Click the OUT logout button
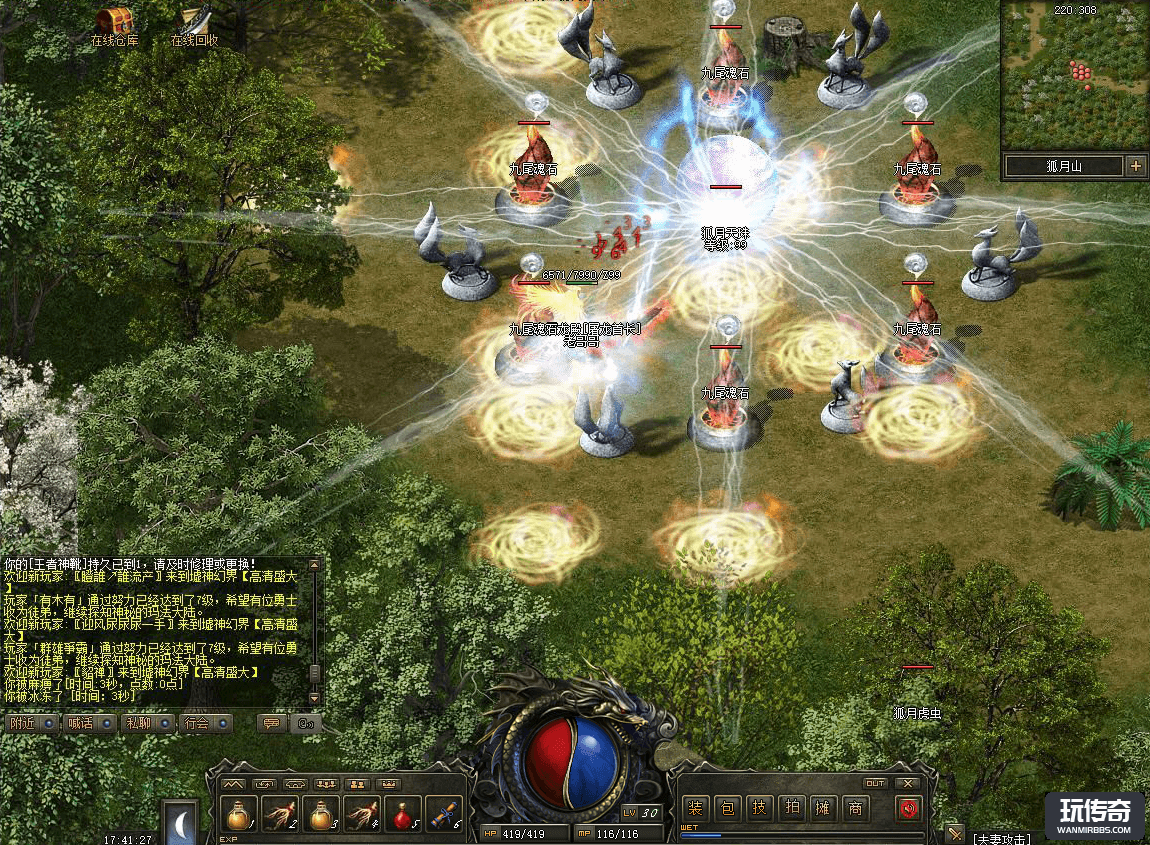1150x845 pixels. [x=876, y=783]
